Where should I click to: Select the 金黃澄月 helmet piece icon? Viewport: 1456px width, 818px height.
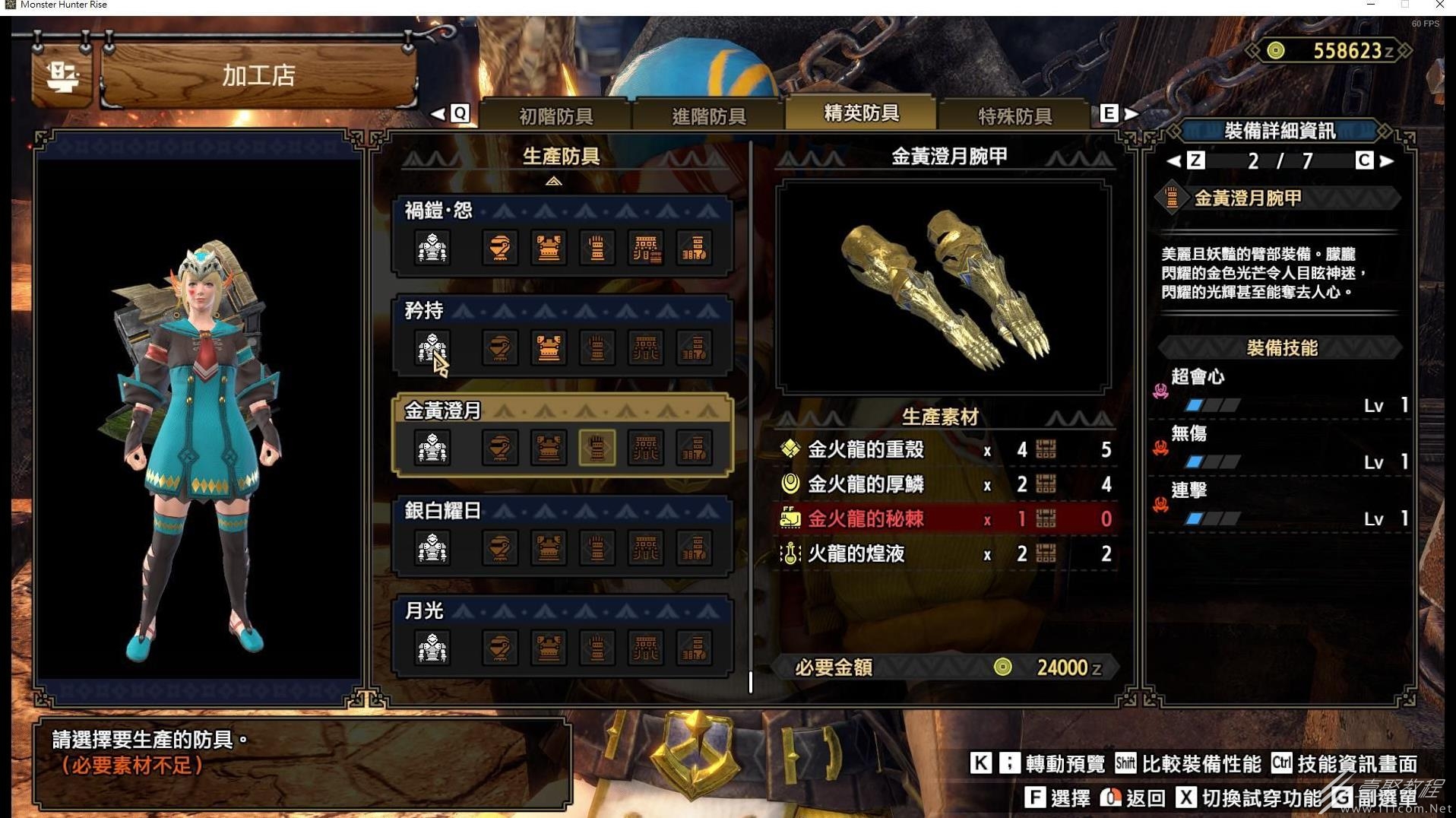coord(499,448)
